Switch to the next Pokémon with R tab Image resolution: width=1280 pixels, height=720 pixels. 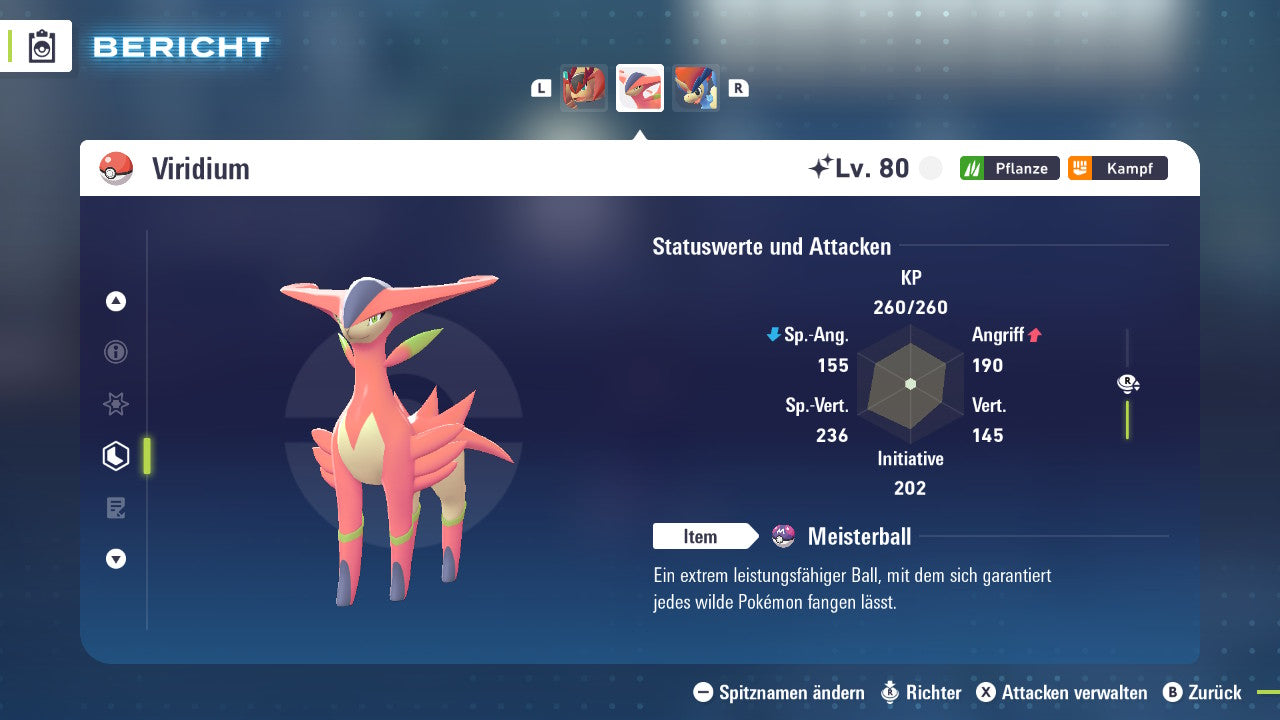(738, 87)
